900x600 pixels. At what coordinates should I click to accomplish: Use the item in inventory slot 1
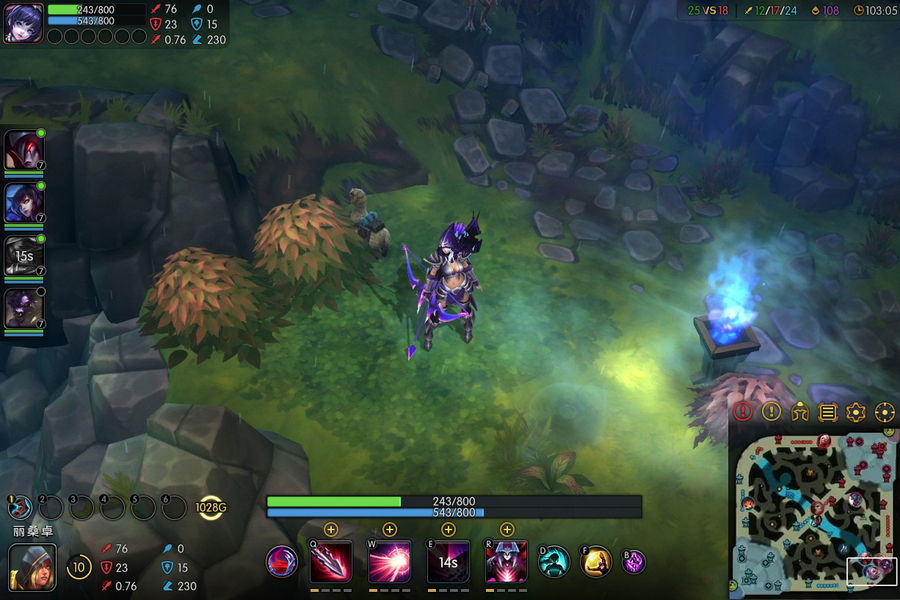pyautogui.click(x=20, y=508)
